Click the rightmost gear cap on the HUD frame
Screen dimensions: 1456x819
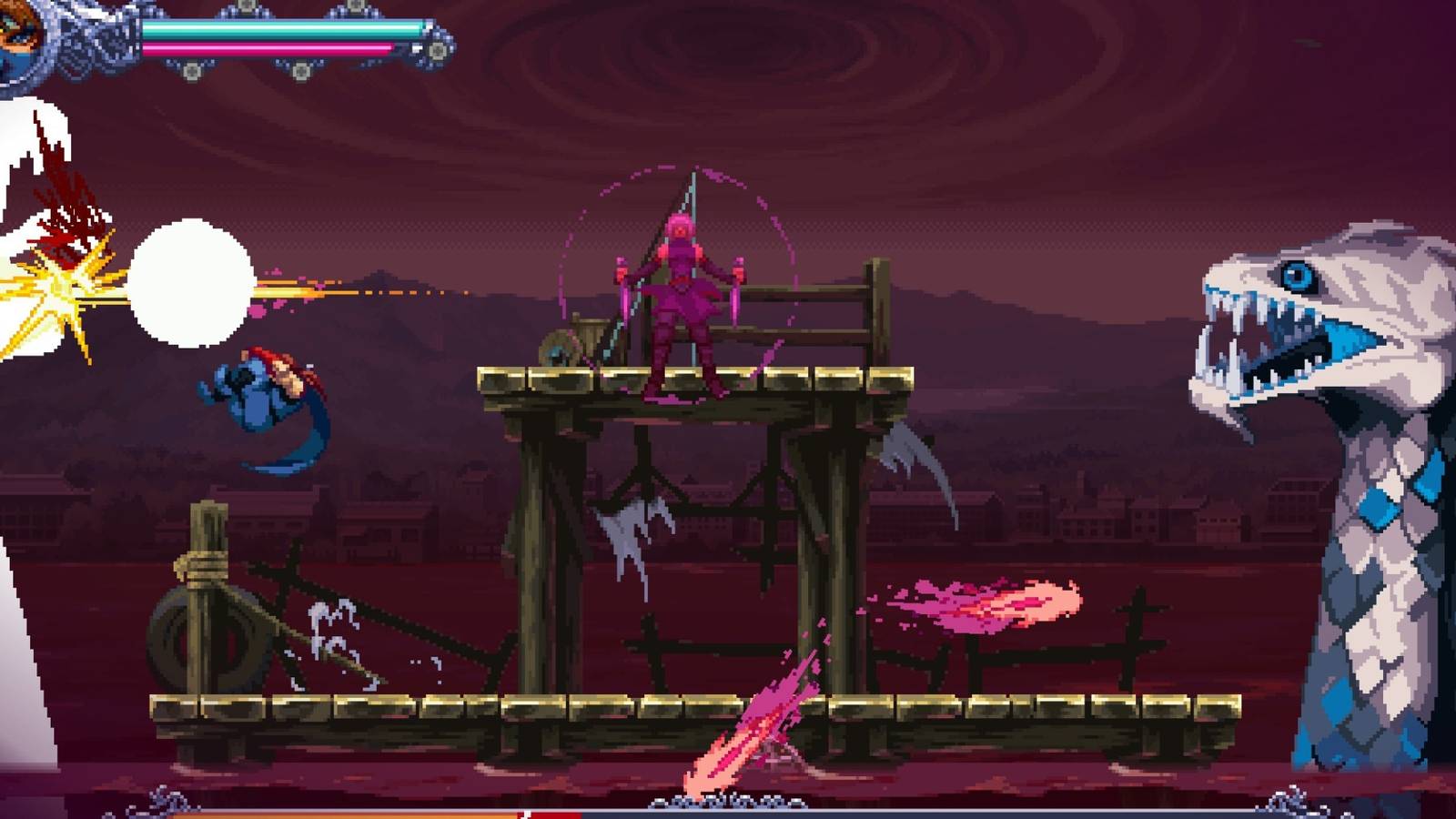[435, 51]
